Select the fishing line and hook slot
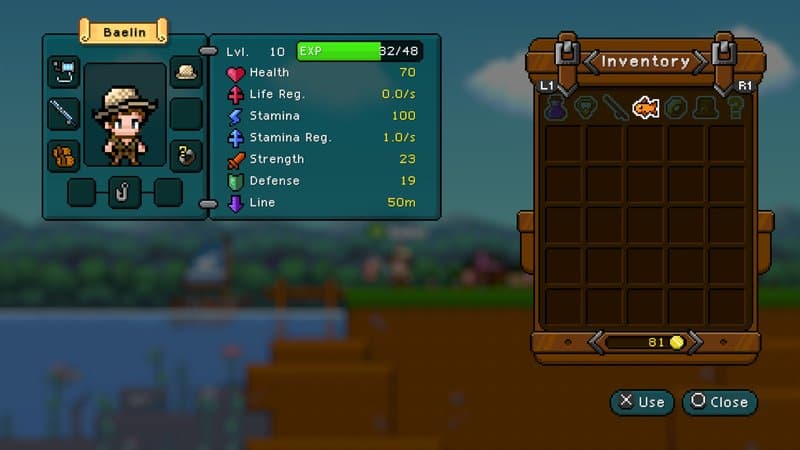The width and height of the screenshot is (800, 450). (x=64, y=72)
